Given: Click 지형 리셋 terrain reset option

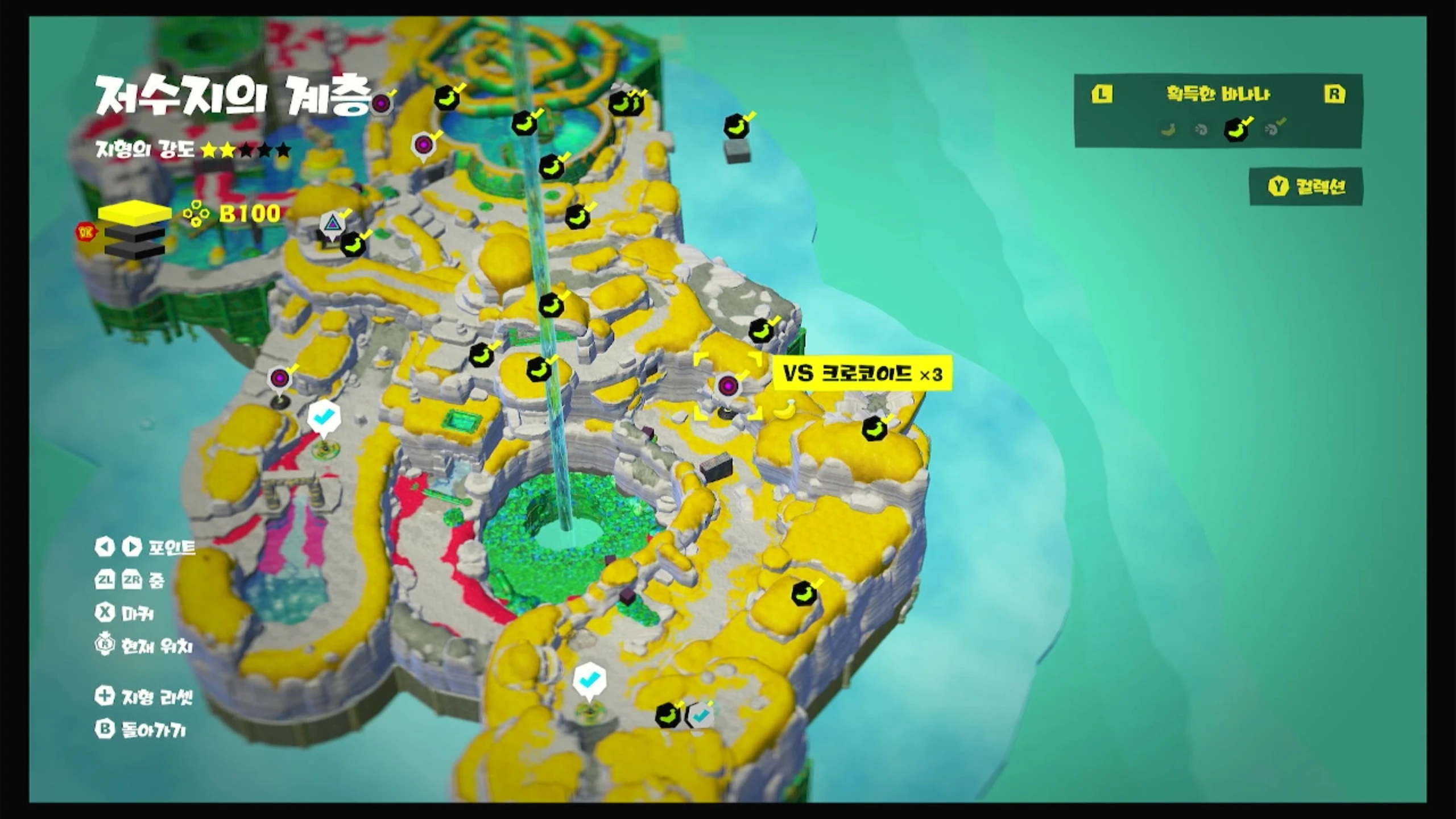Looking at the screenshot, I should (144, 696).
